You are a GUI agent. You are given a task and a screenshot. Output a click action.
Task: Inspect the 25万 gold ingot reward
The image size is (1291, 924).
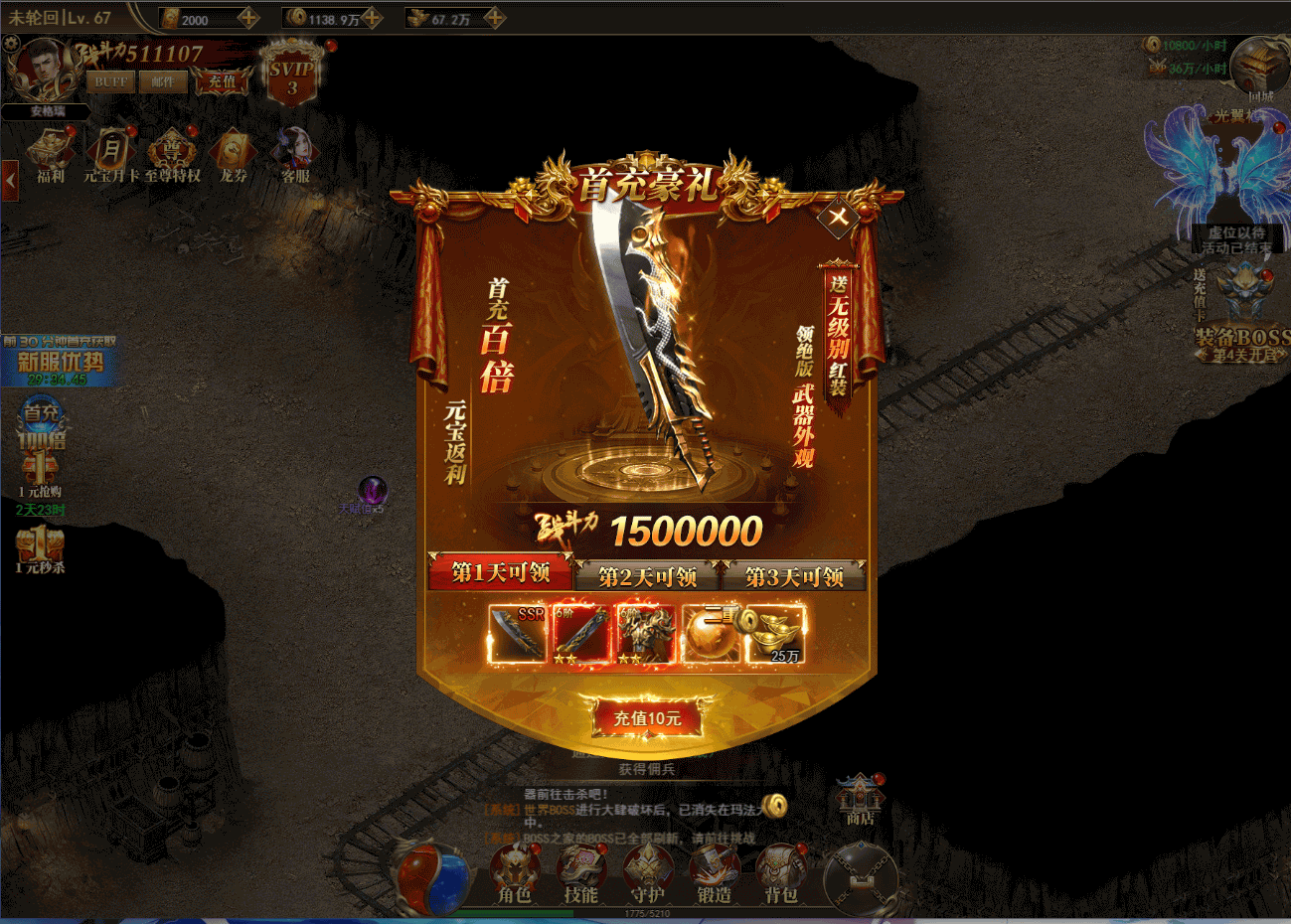click(x=776, y=634)
